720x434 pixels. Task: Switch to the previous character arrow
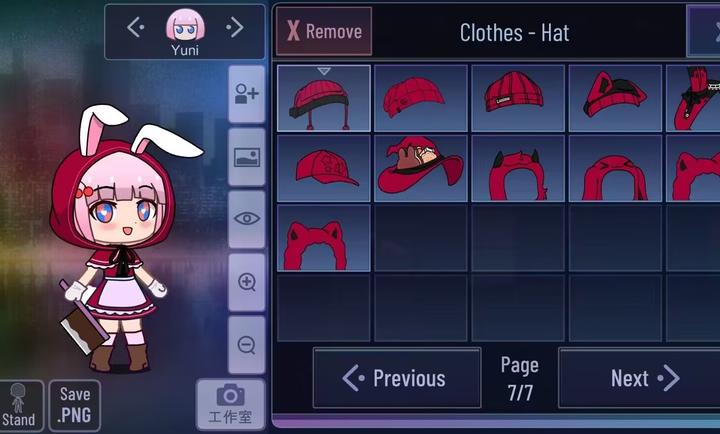(136, 28)
